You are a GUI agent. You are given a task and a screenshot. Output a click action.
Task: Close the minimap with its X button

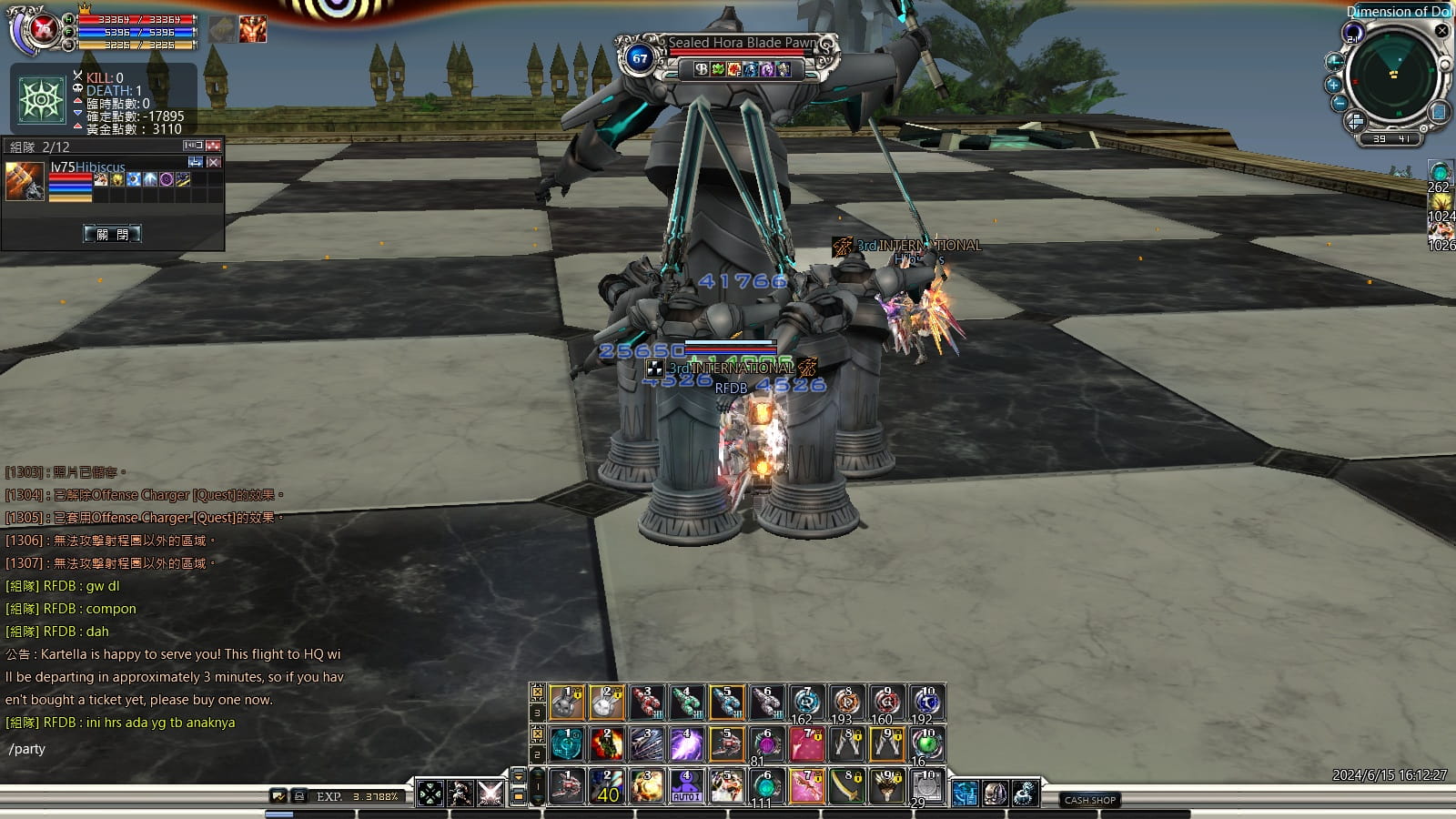coord(1441,31)
